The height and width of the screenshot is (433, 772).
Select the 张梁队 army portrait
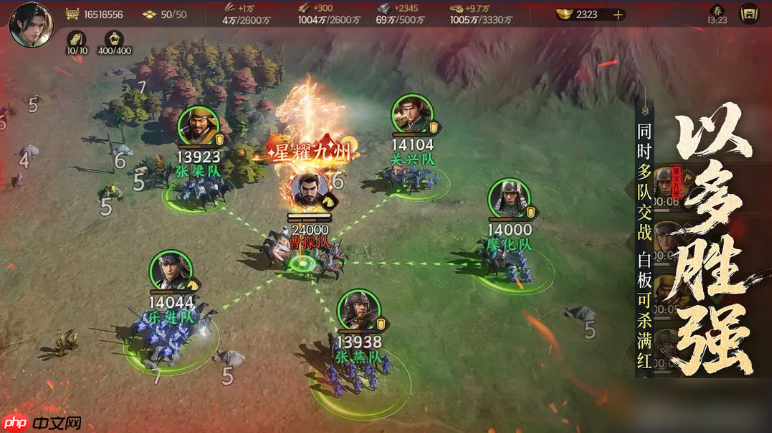(x=198, y=126)
